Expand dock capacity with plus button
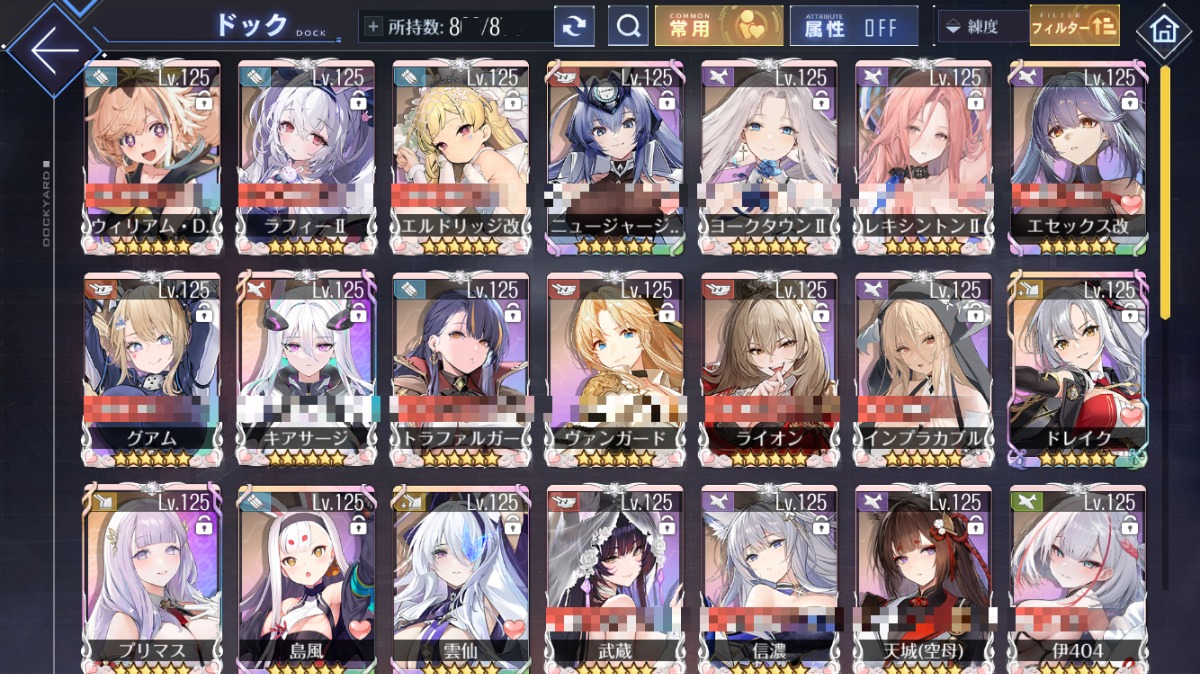The width and height of the screenshot is (1200, 674). click(x=374, y=27)
